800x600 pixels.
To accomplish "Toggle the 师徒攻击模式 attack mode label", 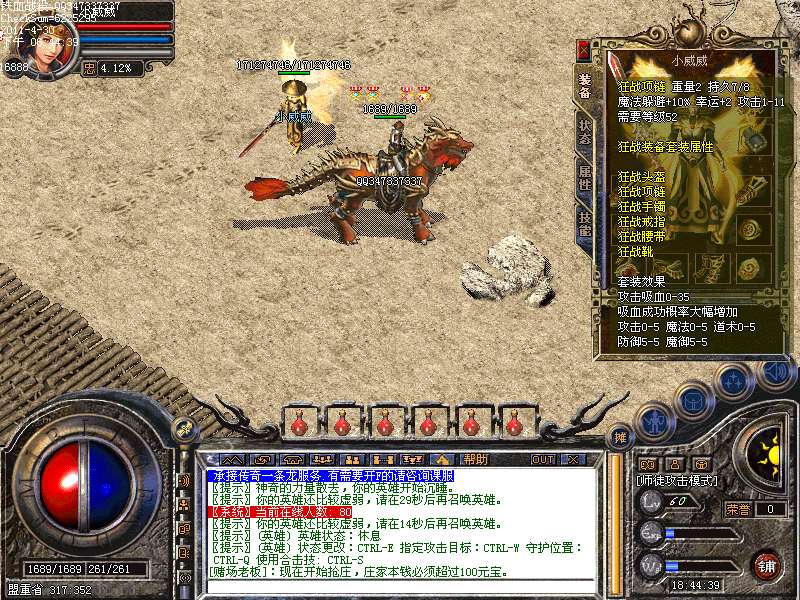I will pyautogui.click(x=674, y=480).
